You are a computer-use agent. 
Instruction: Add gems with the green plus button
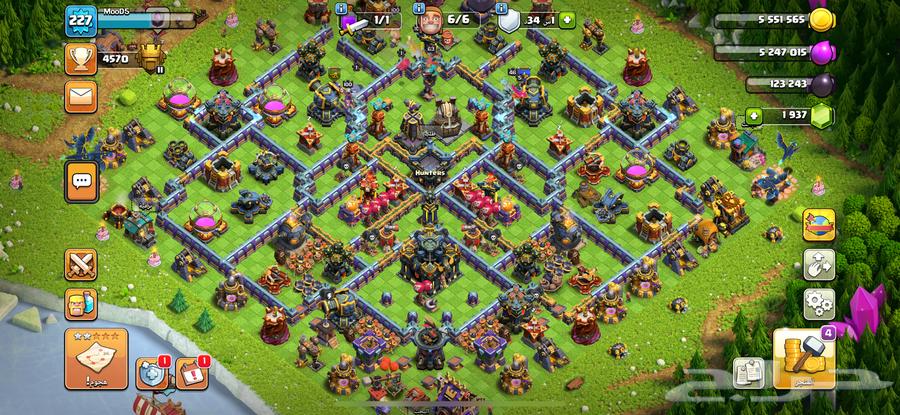[x=753, y=117]
